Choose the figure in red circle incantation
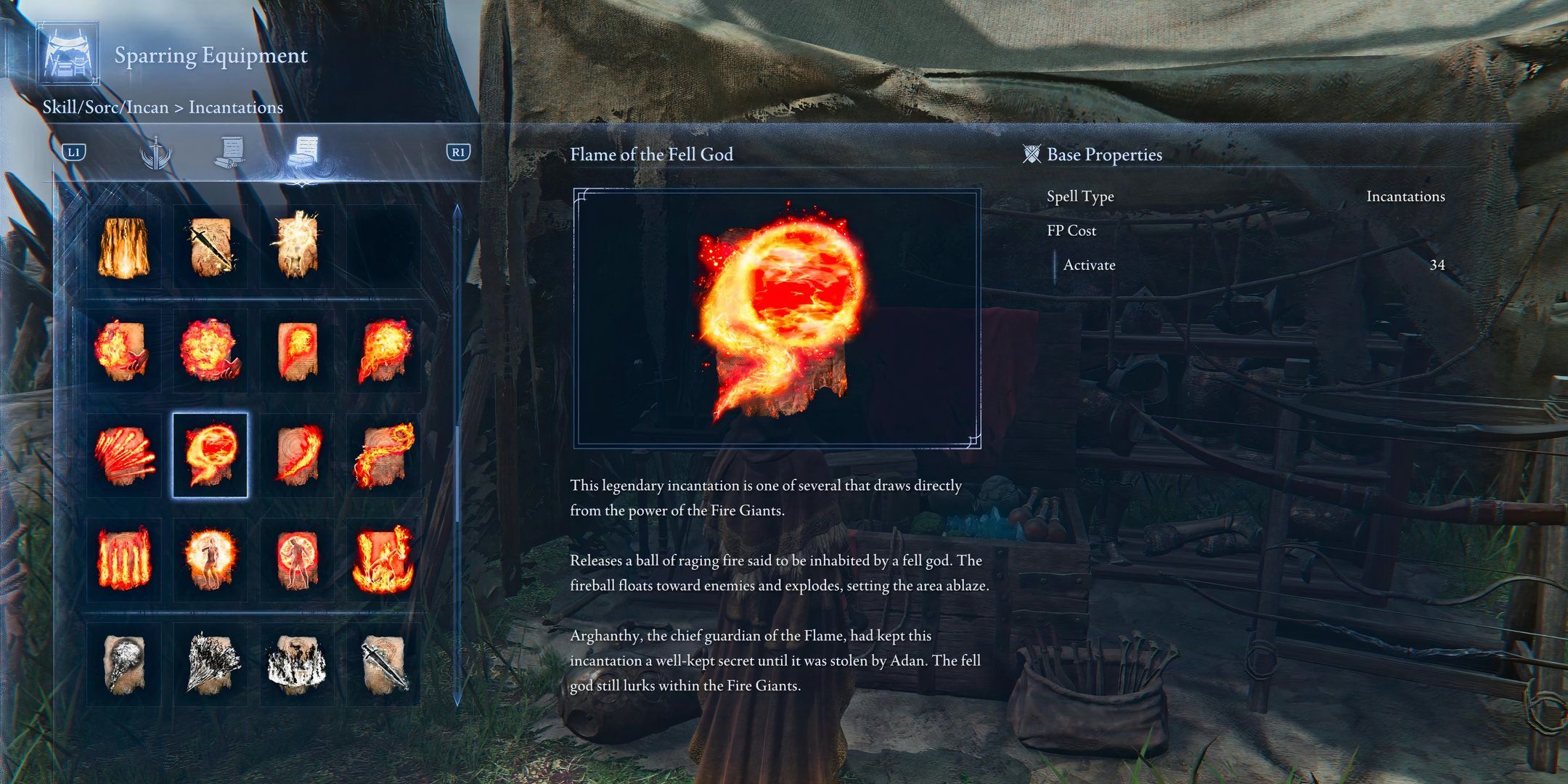 click(296, 559)
